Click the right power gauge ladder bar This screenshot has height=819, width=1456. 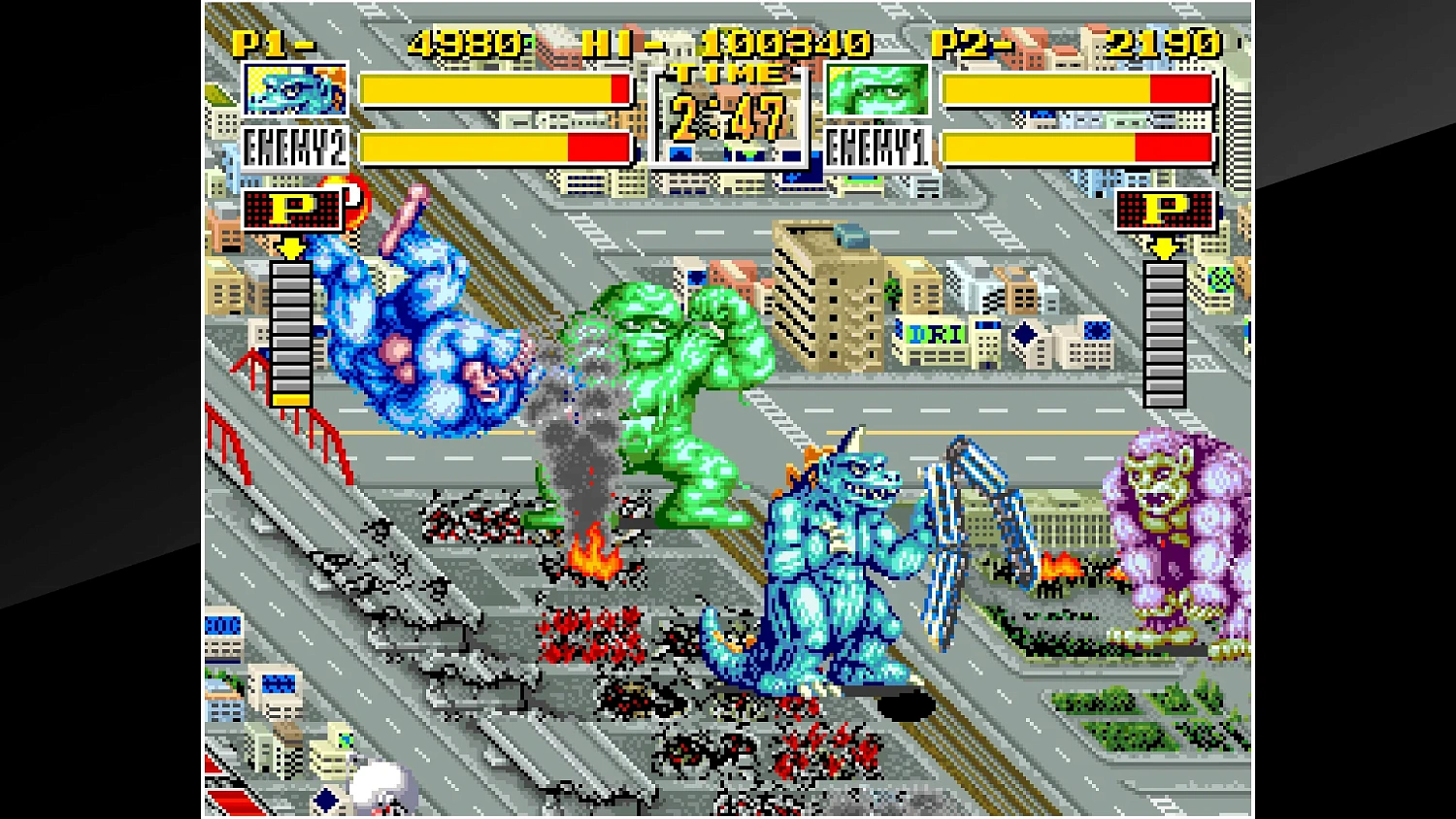[1165, 330]
